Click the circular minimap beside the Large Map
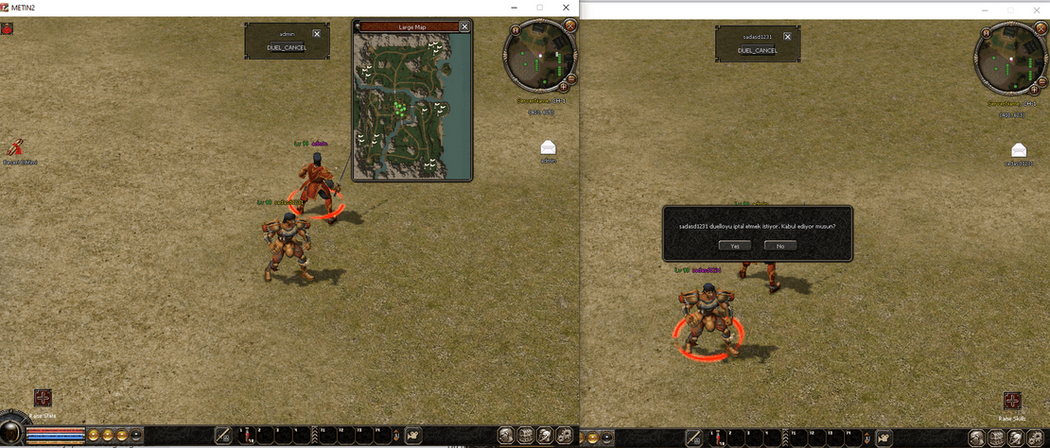The height and width of the screenshot is (448, 1050). pyautogui.click(x=540, y=56)
